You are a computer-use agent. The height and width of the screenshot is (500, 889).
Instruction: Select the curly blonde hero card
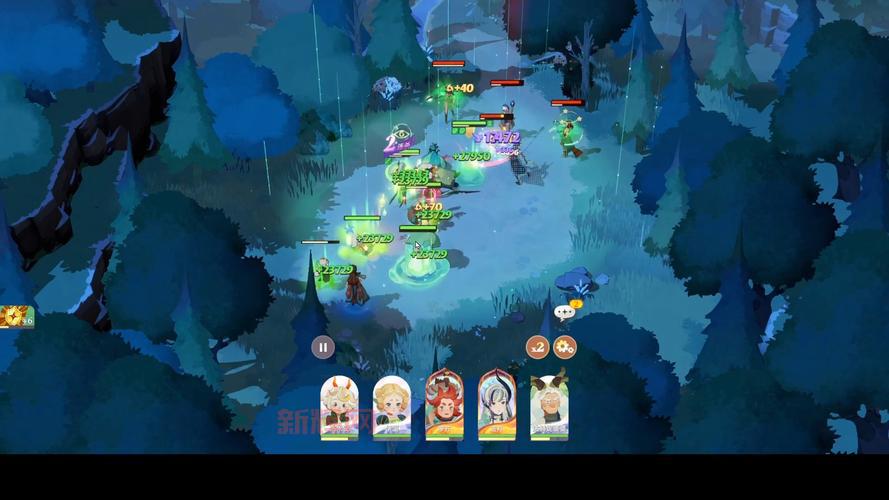392,406
